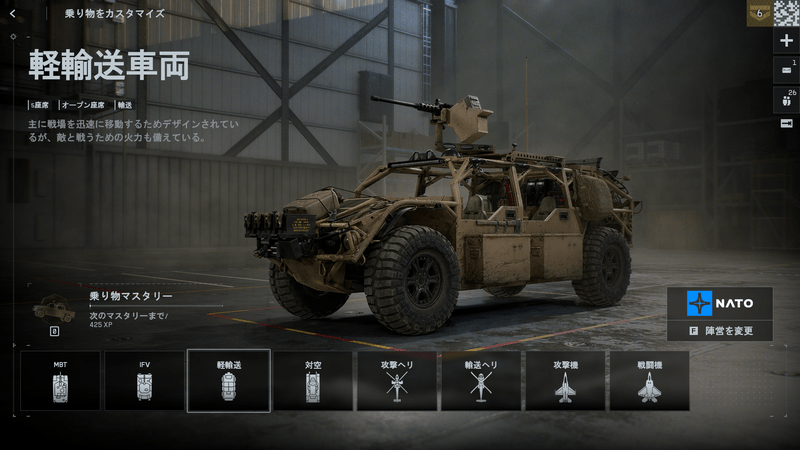Select the 攻撃ヘリ attack helicopter tab

coord(397,380)
